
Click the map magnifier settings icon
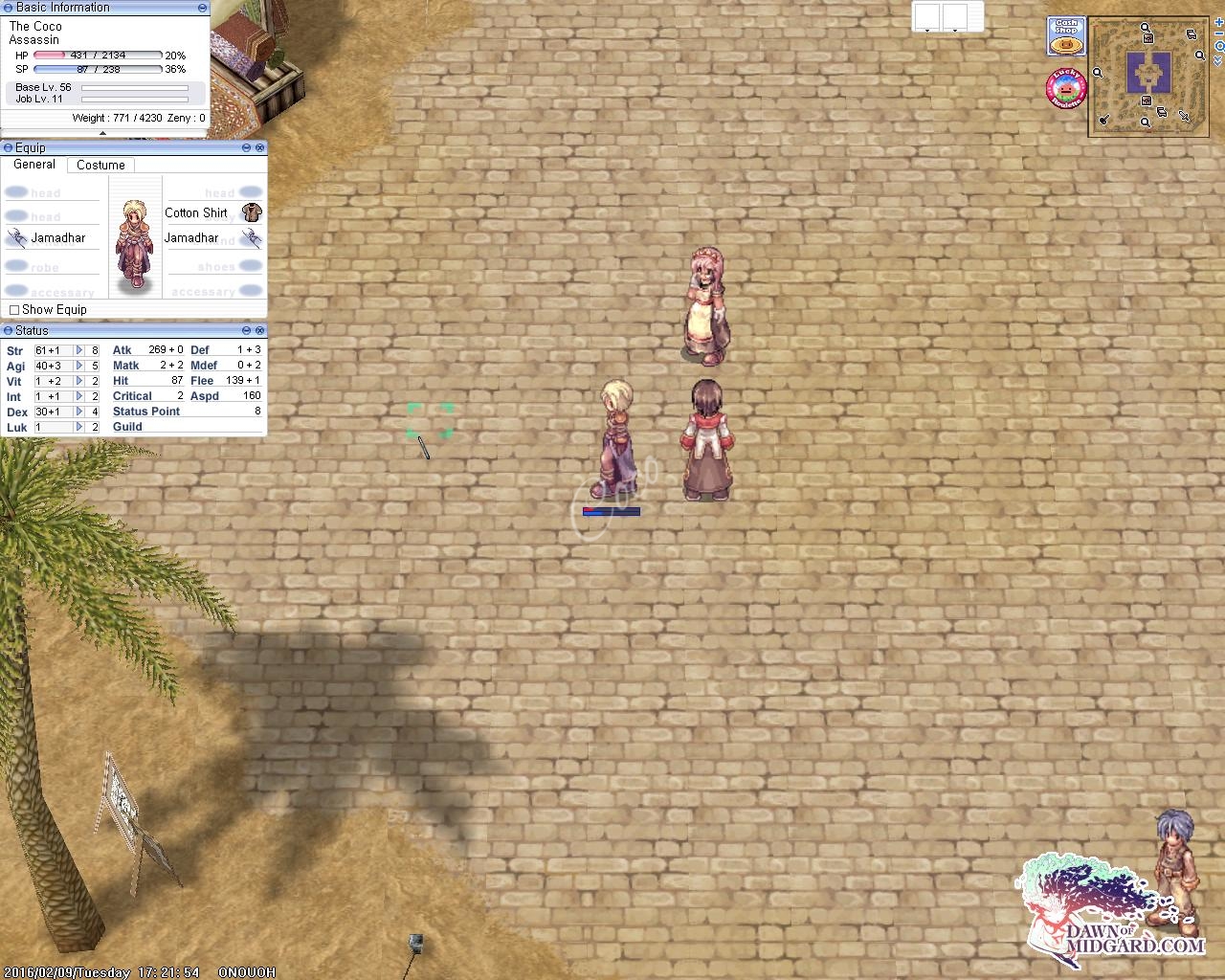coord(1220,46)
